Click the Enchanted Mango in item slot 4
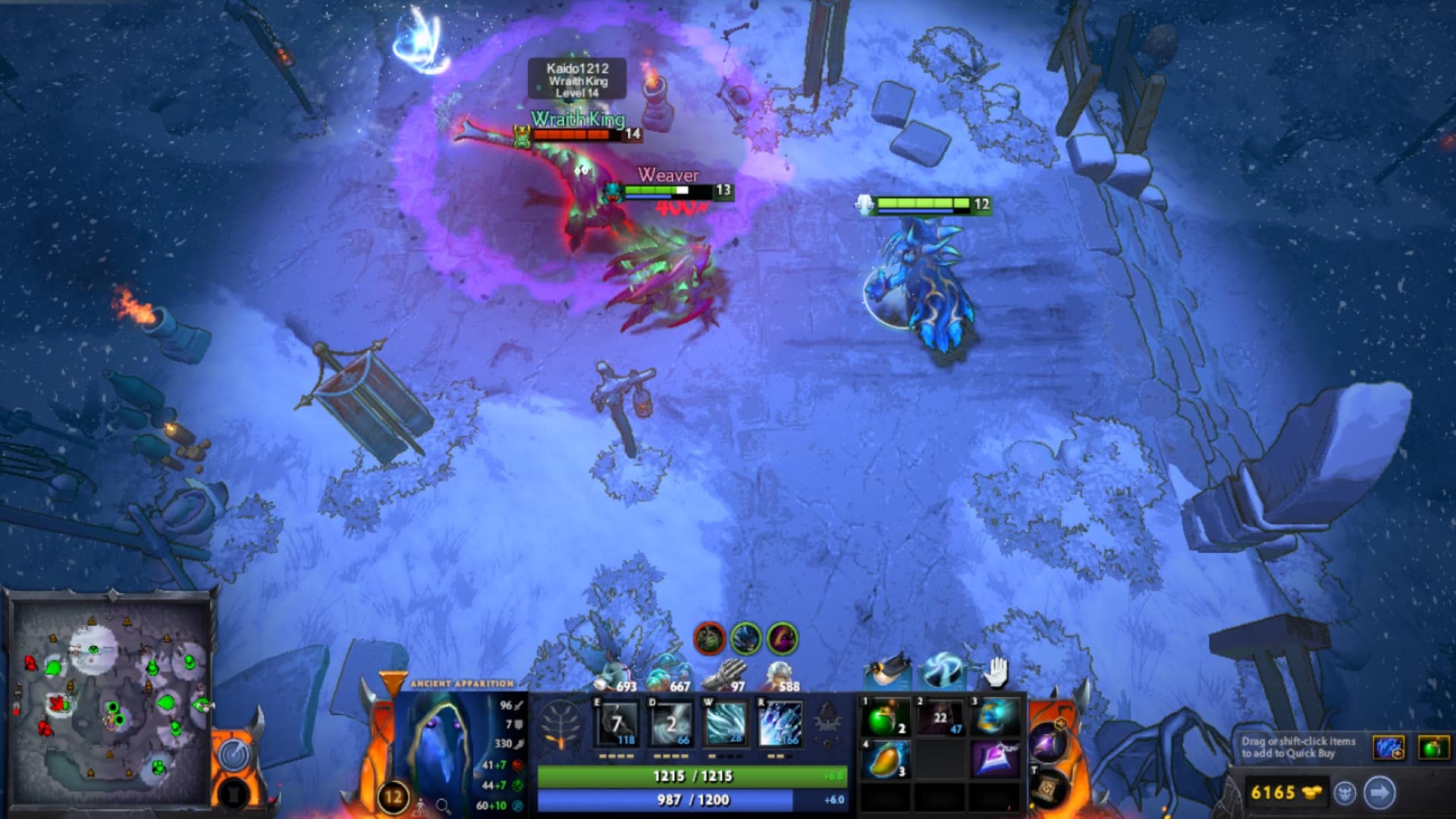The height and width of the screenshot is (819, 1456). pos(885,758)
